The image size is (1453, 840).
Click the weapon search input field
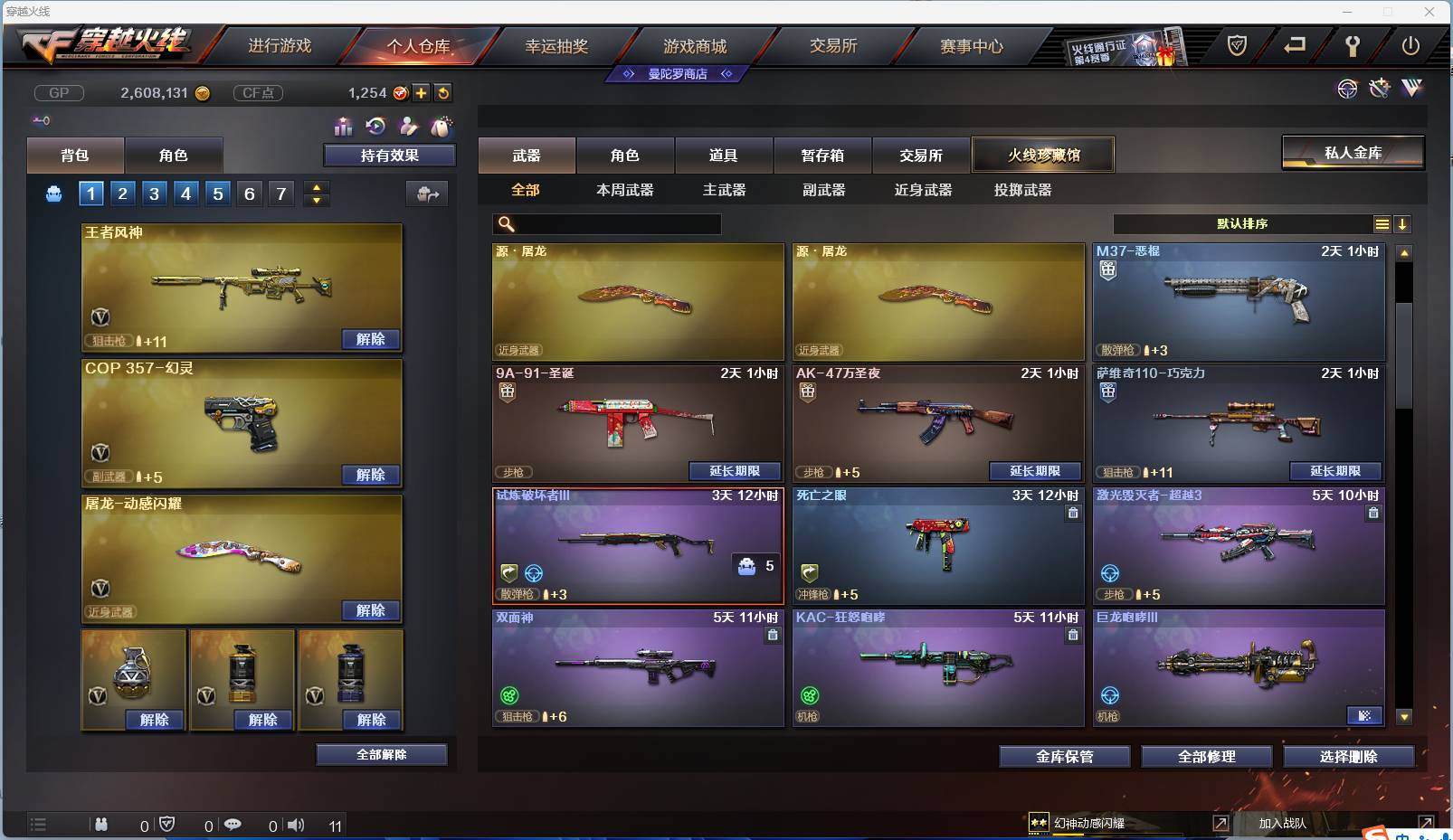[x=606, y=223]
